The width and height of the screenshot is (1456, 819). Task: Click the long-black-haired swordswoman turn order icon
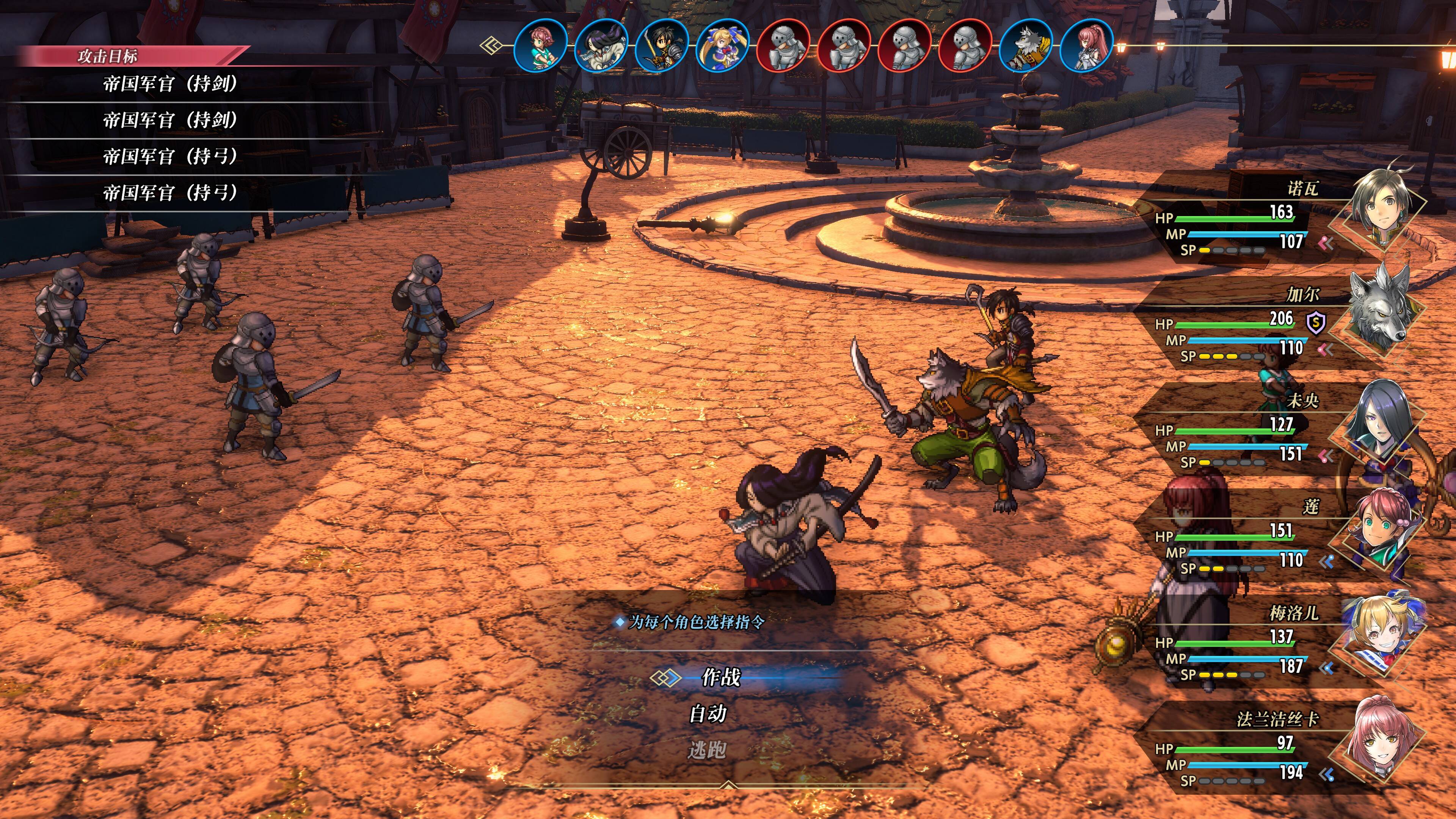coord(601,45)
